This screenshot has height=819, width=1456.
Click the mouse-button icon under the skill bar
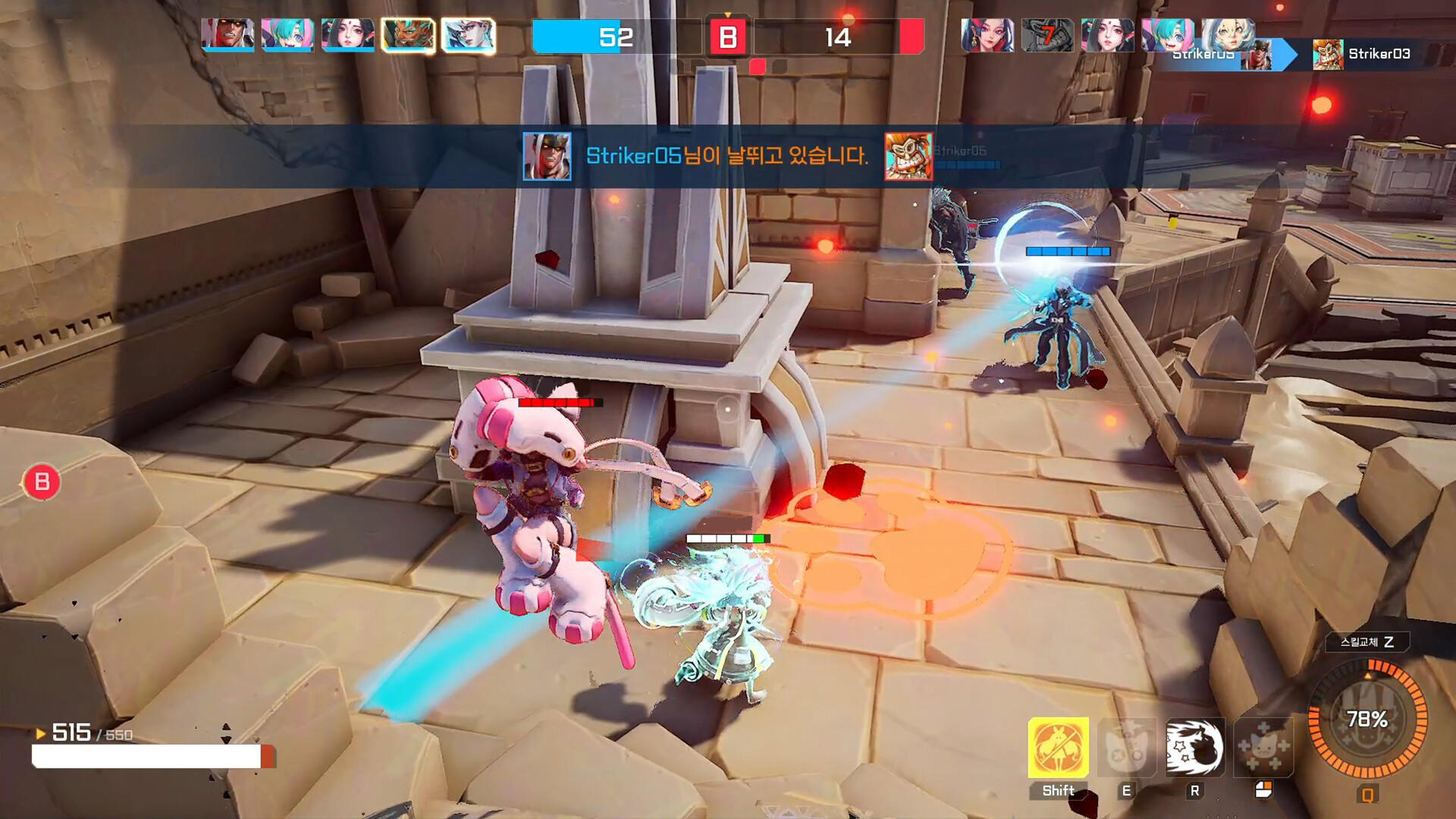tap(1263, 789)
